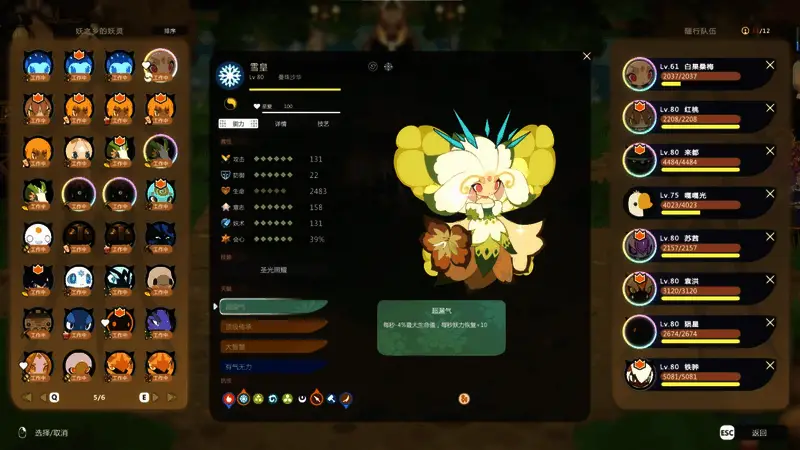The width and height of the screenshot is (800, 450).
Task: Open the 技艺 tab
Action: pos(323,123)
